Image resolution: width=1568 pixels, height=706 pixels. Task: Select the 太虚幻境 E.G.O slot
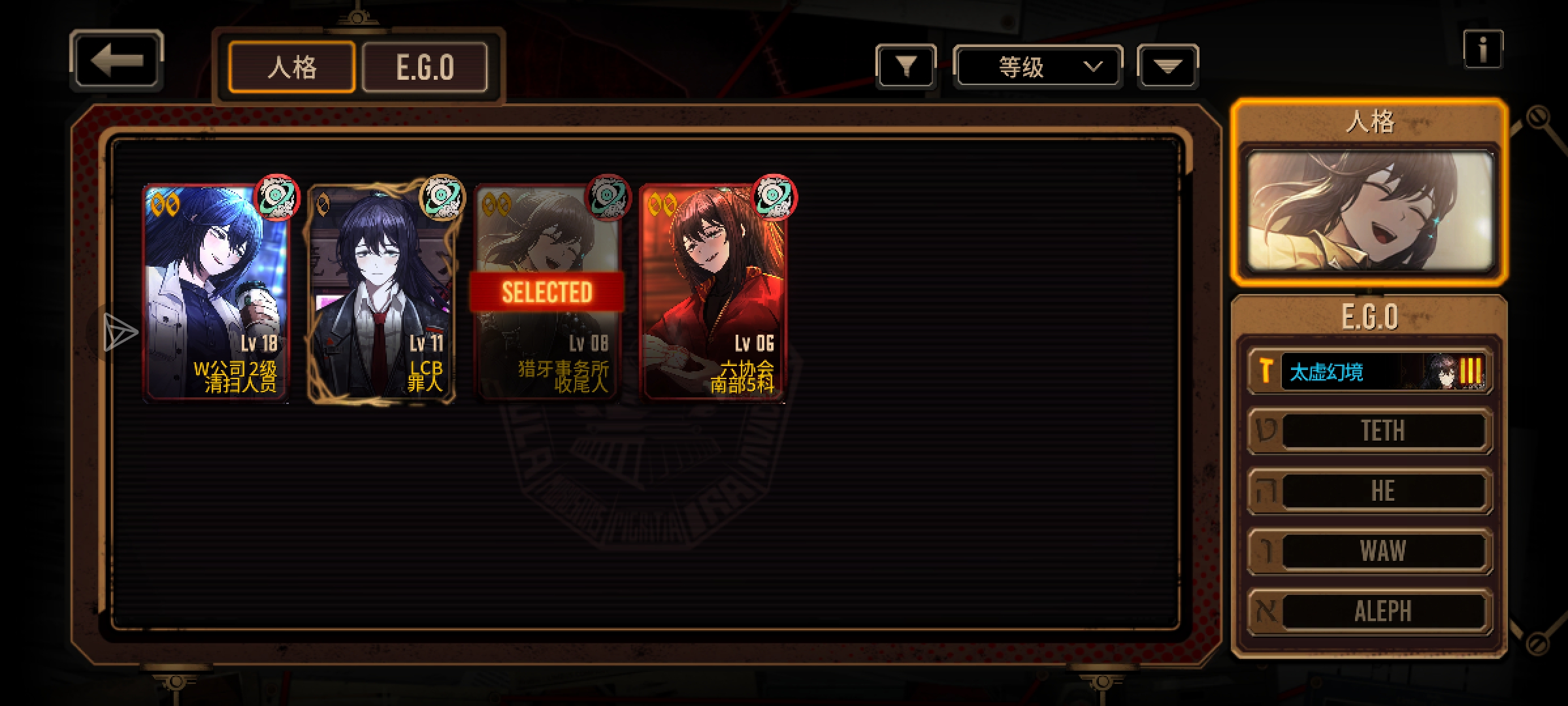pyautogui.click(x=1370, y=372)
